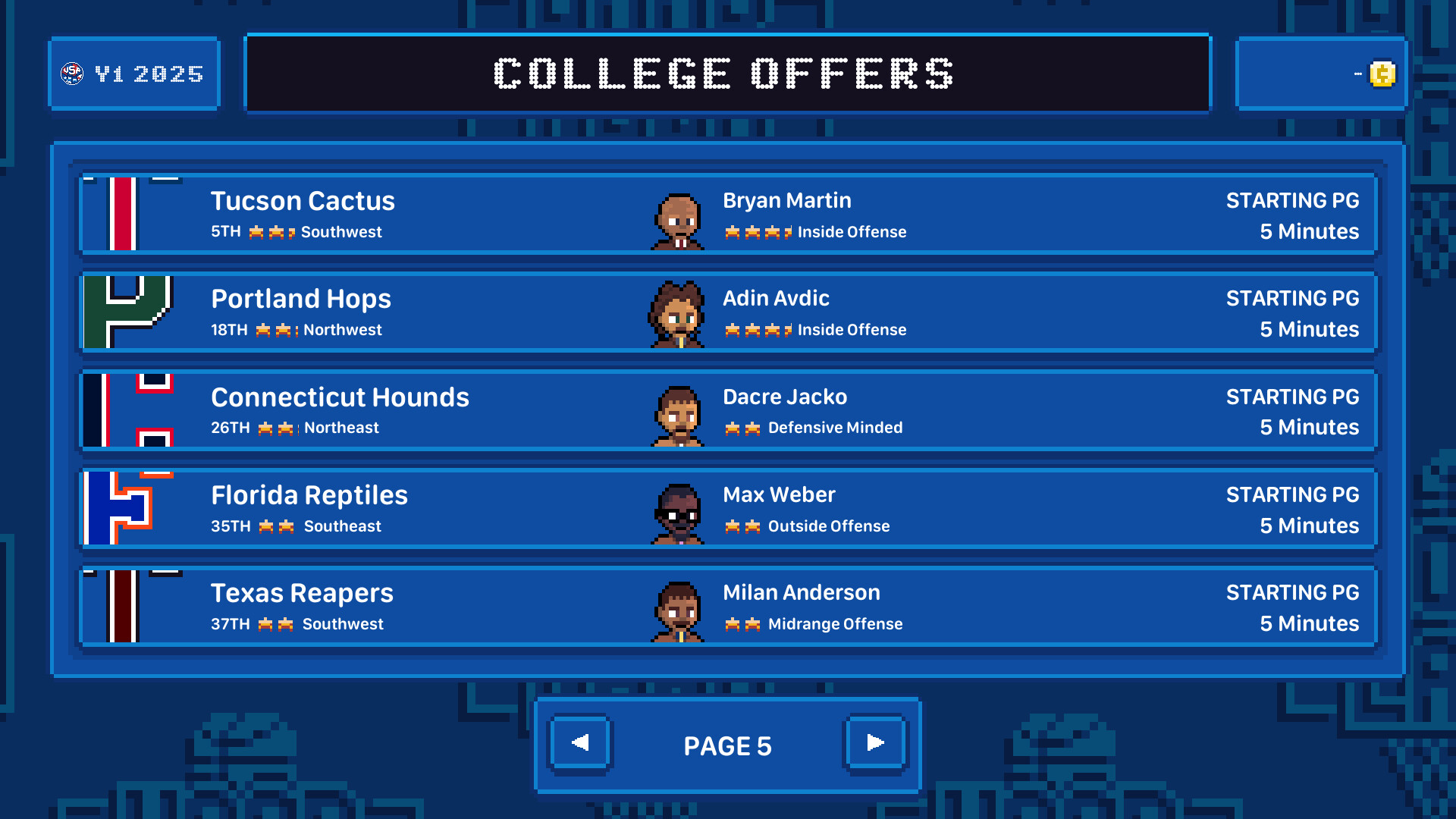Click Milan Anderson's coach portrait
Image resolution: width=1456 pixels, height=819 pixels.
pos(677,611)
